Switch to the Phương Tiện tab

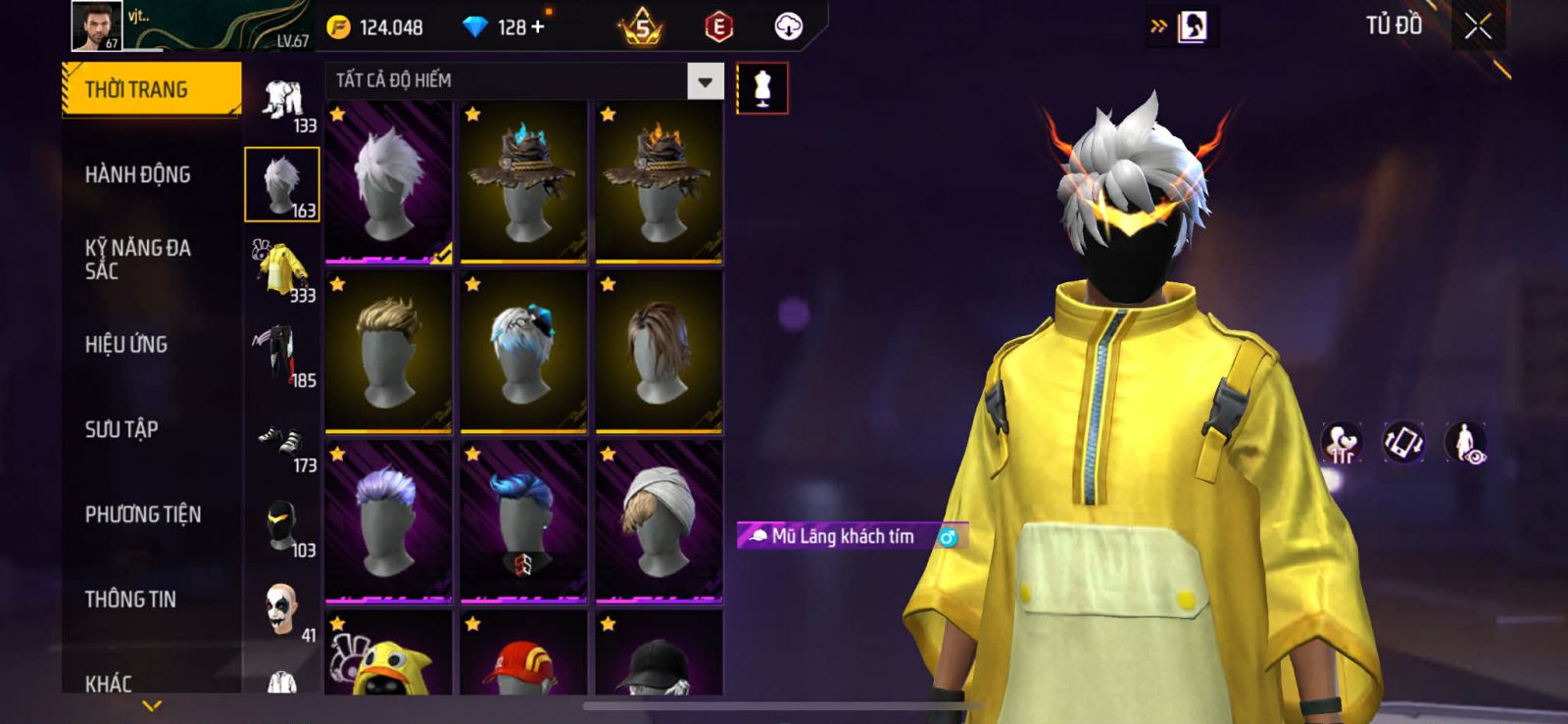pos(143,514)
